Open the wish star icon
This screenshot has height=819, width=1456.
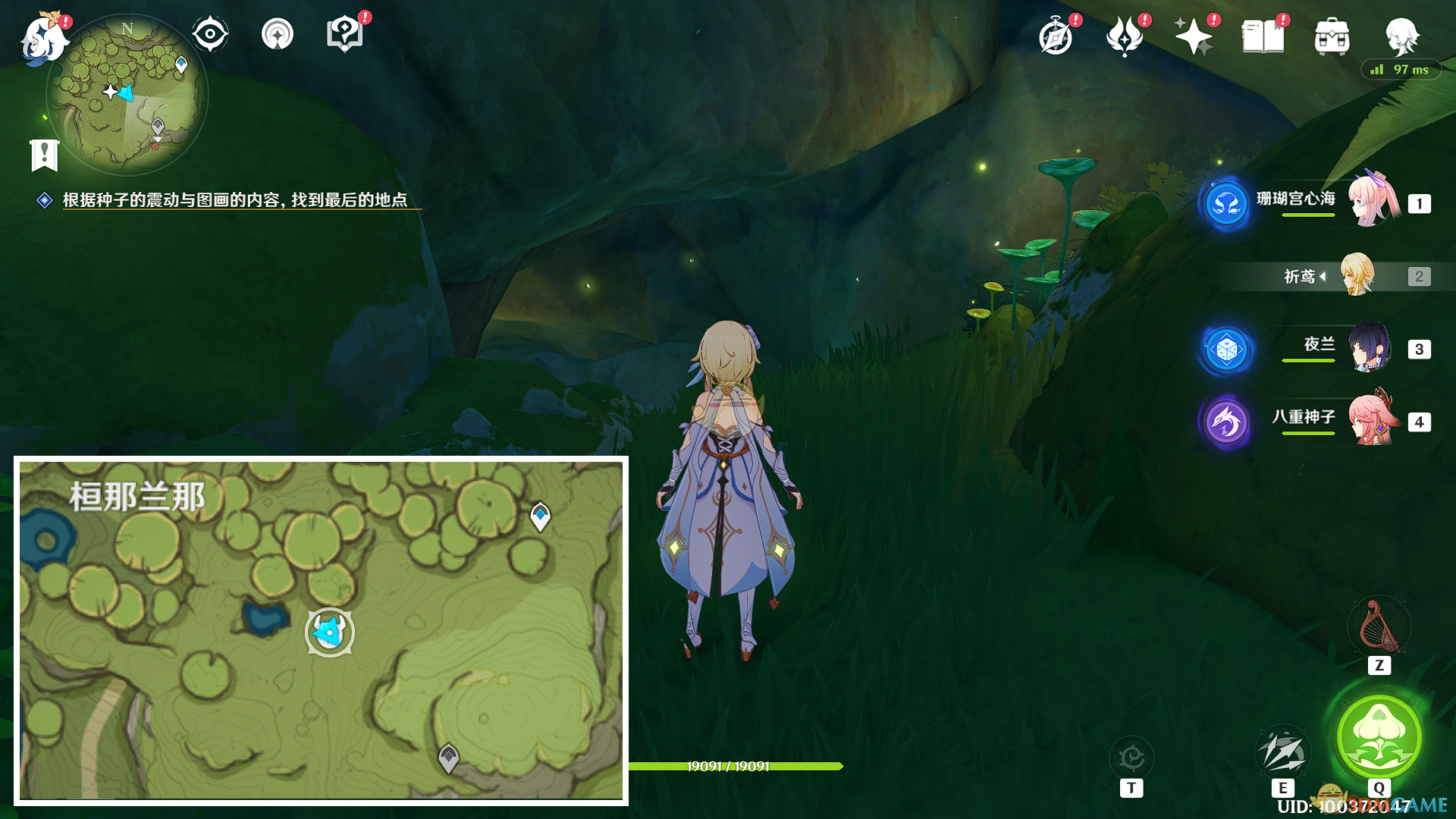pyautogui.click(x=1193, y=36)
